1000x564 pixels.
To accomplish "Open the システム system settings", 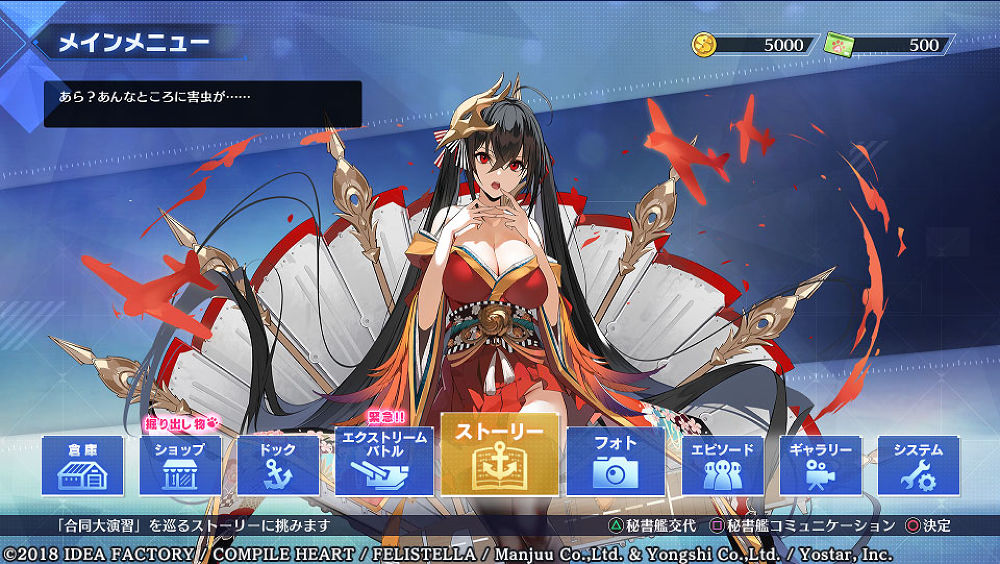I will pyautogui.click(x=917, y=465).
